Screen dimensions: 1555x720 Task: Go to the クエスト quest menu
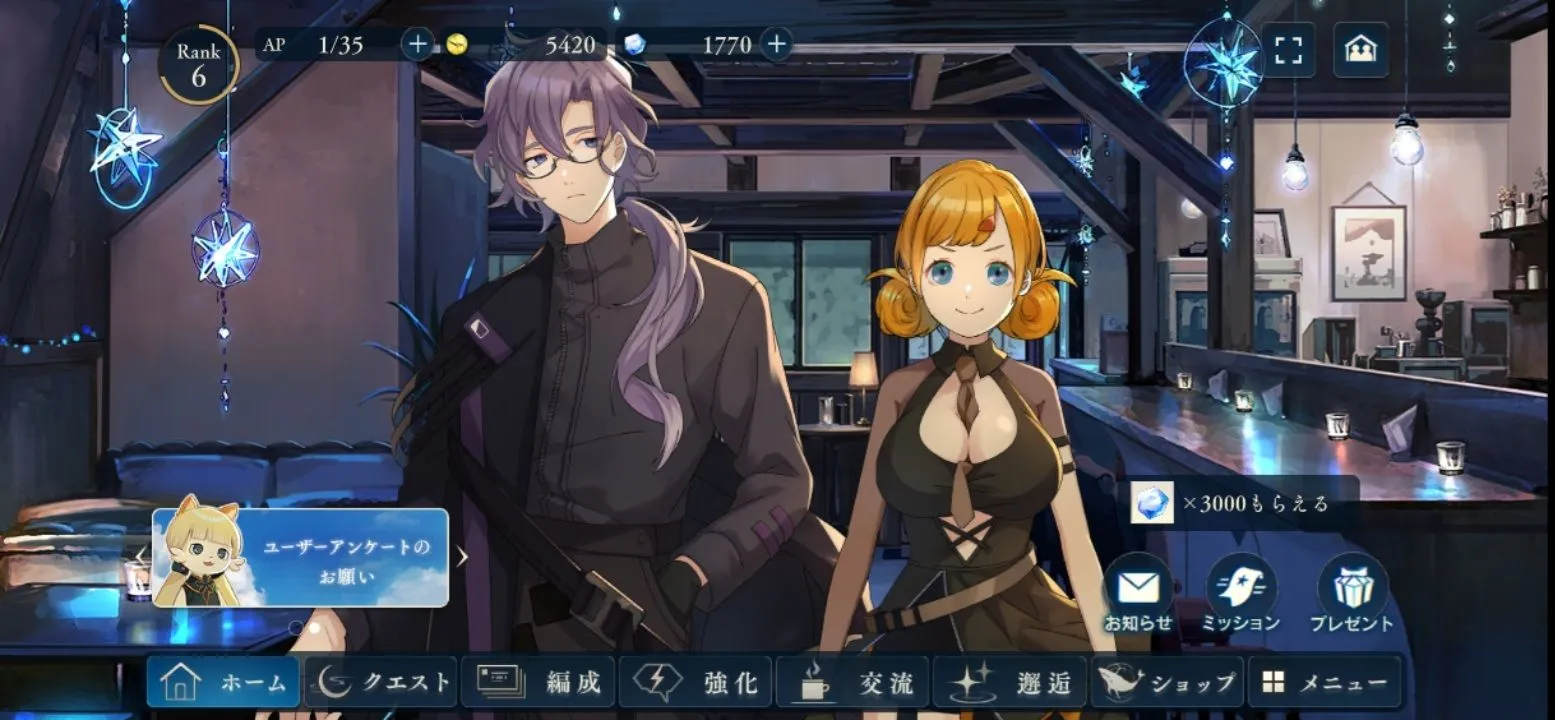(x=381, y=683)
